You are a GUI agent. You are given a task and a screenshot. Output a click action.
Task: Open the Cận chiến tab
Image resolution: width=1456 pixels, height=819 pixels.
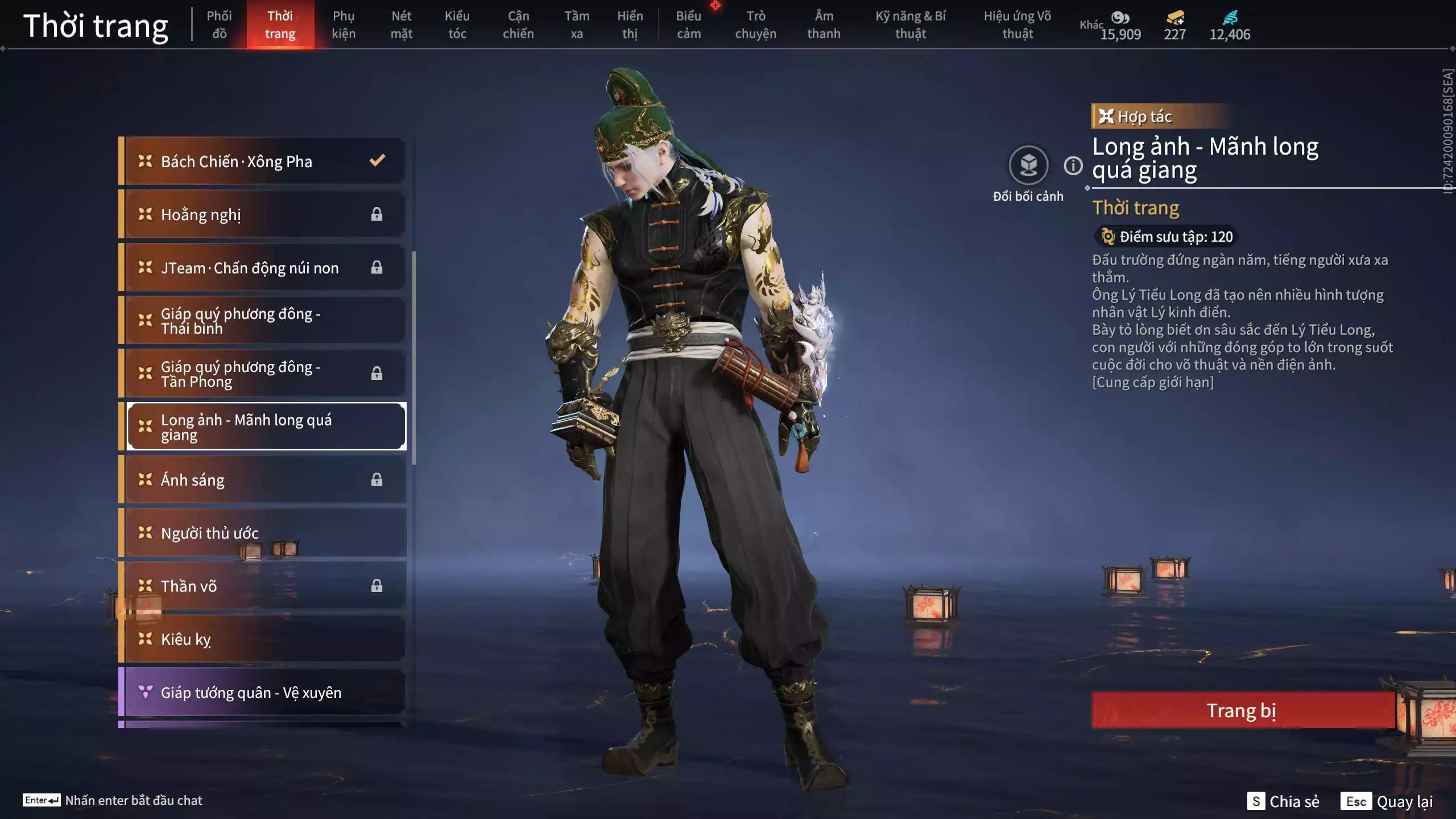[518, 25]
